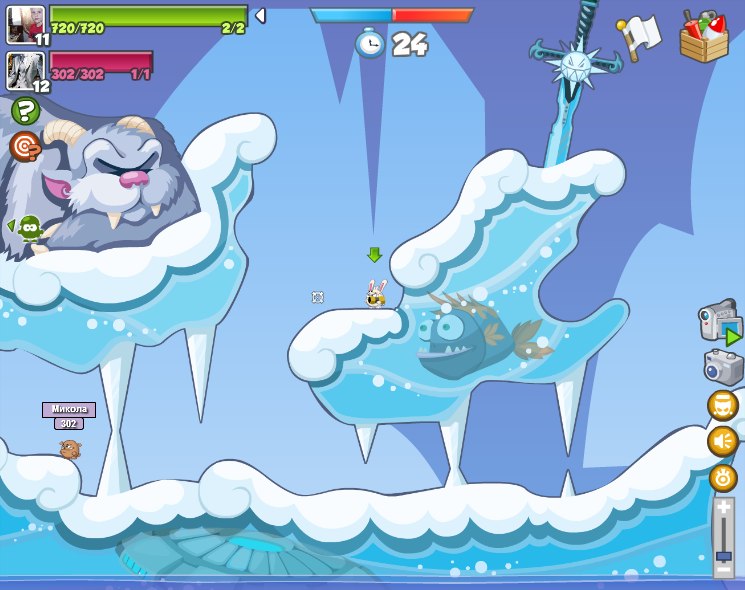The height and width of the screenshot is (590, 745).
Task: Click the green off-screen character indicator
Action: coord(29,229)
